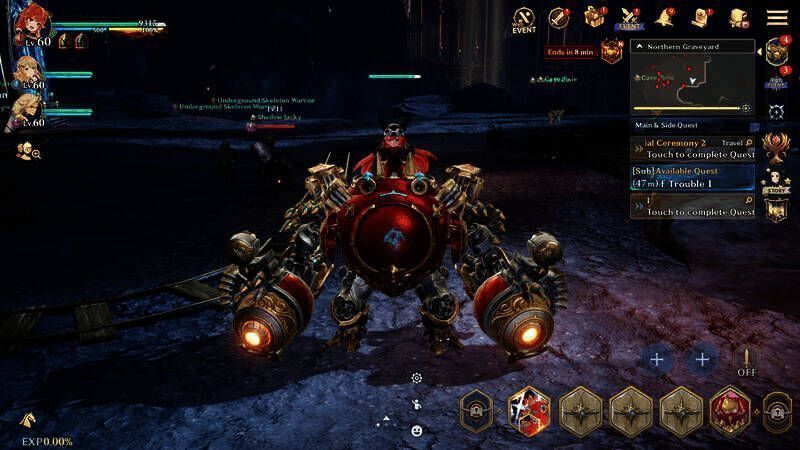Open the hamburger main menu
This screenshot has height=450, width=800.
pyautogui.click(x=777, y=17)
